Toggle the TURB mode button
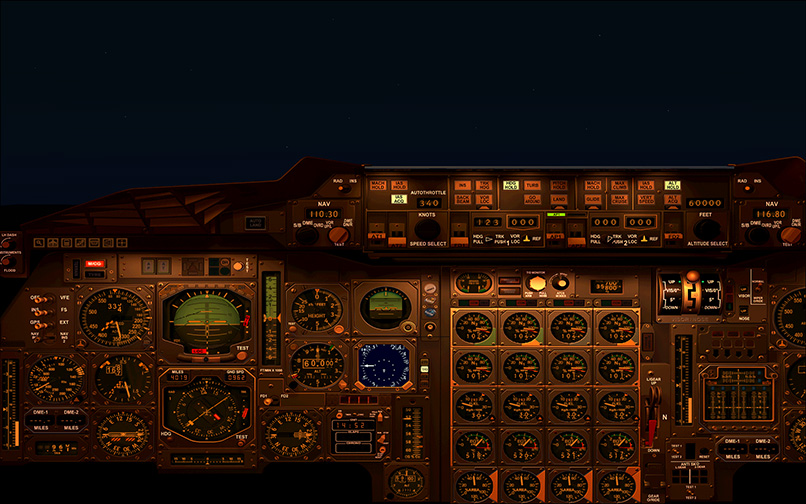This screenshot has height=504, width=806. [x=532, y=185]
